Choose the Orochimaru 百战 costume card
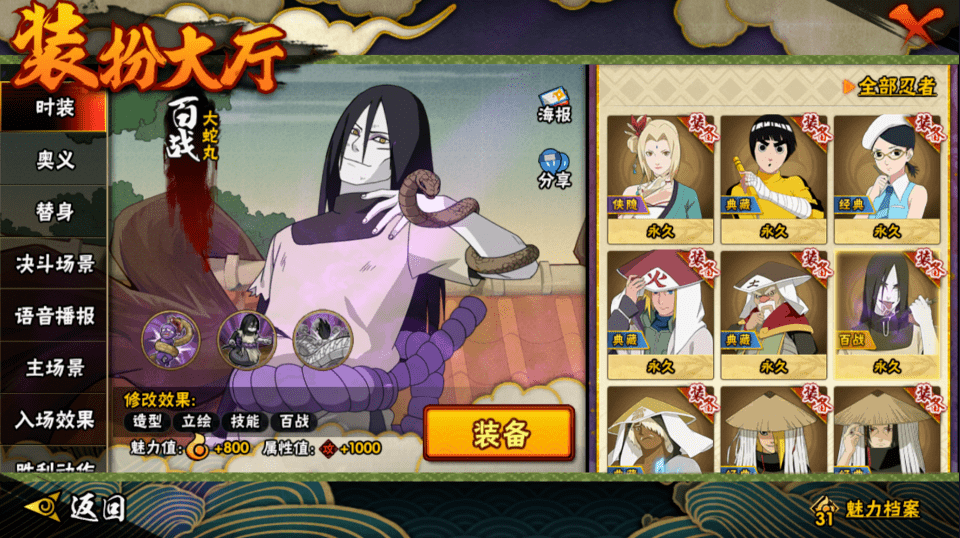Screen dimensions: 960x538 pos(887,314)
